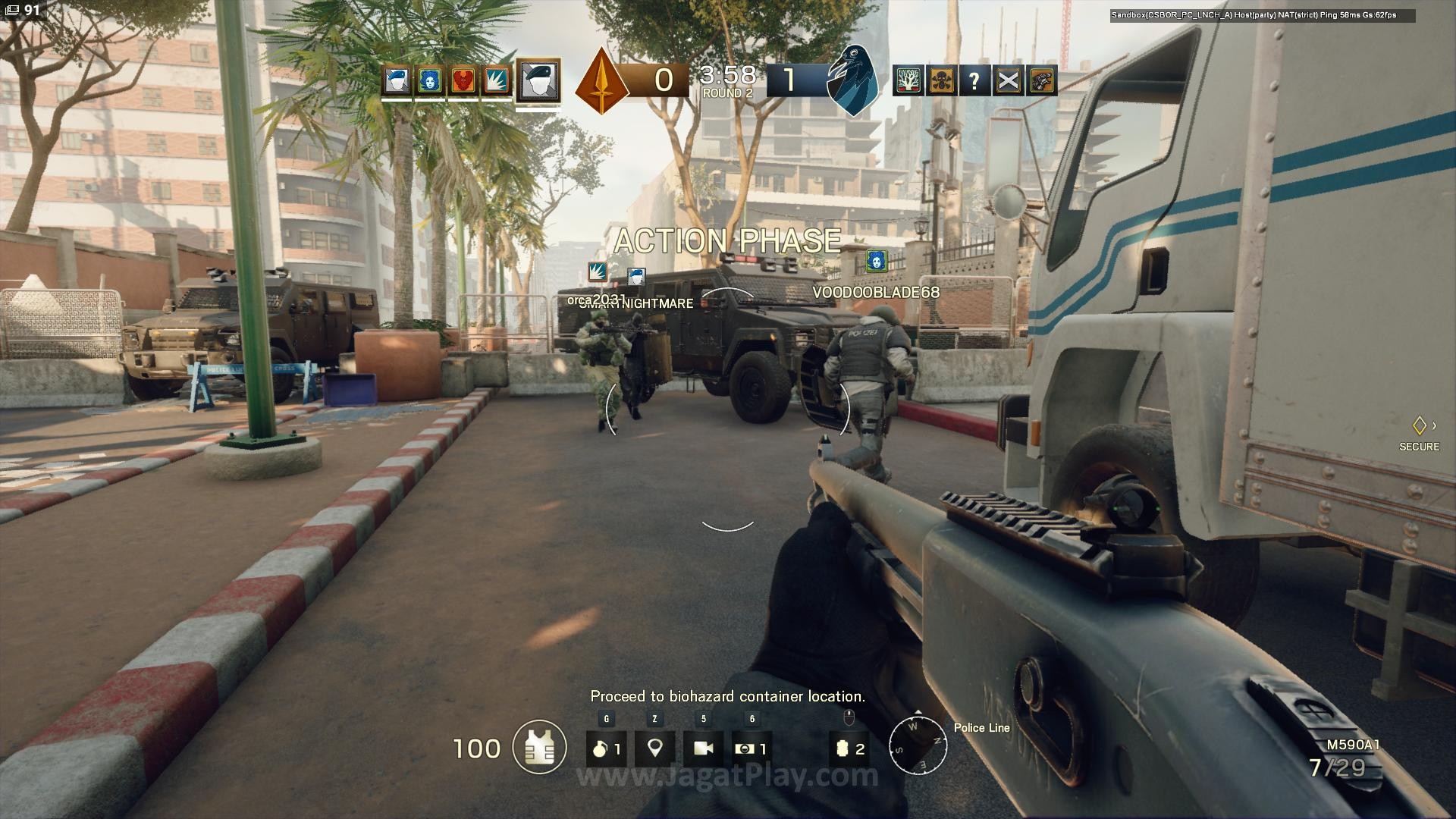Choose the unique ability slot with count 2
1456x819 pixels.
(x=849, y=748)
